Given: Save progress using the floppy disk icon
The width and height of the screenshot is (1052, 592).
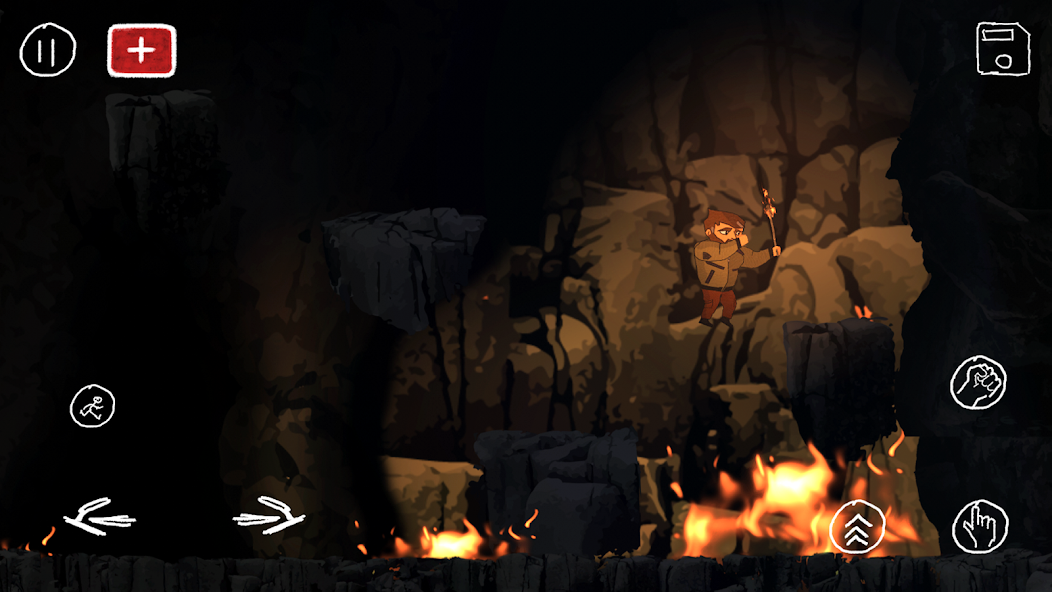Looking at the screenshot, I should pos(1002,48).
